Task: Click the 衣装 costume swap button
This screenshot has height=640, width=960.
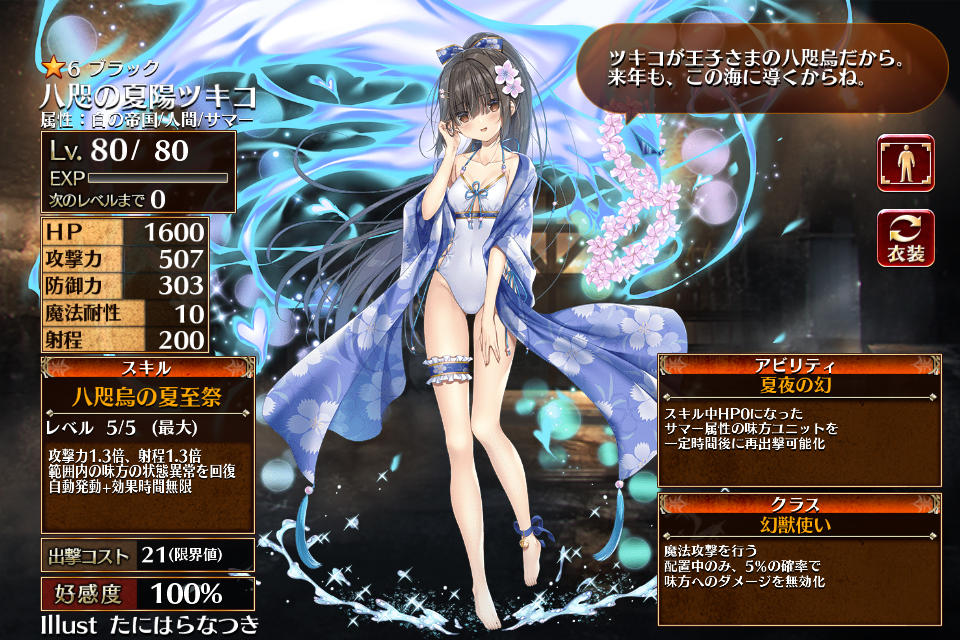Action: tap(905, 238)
